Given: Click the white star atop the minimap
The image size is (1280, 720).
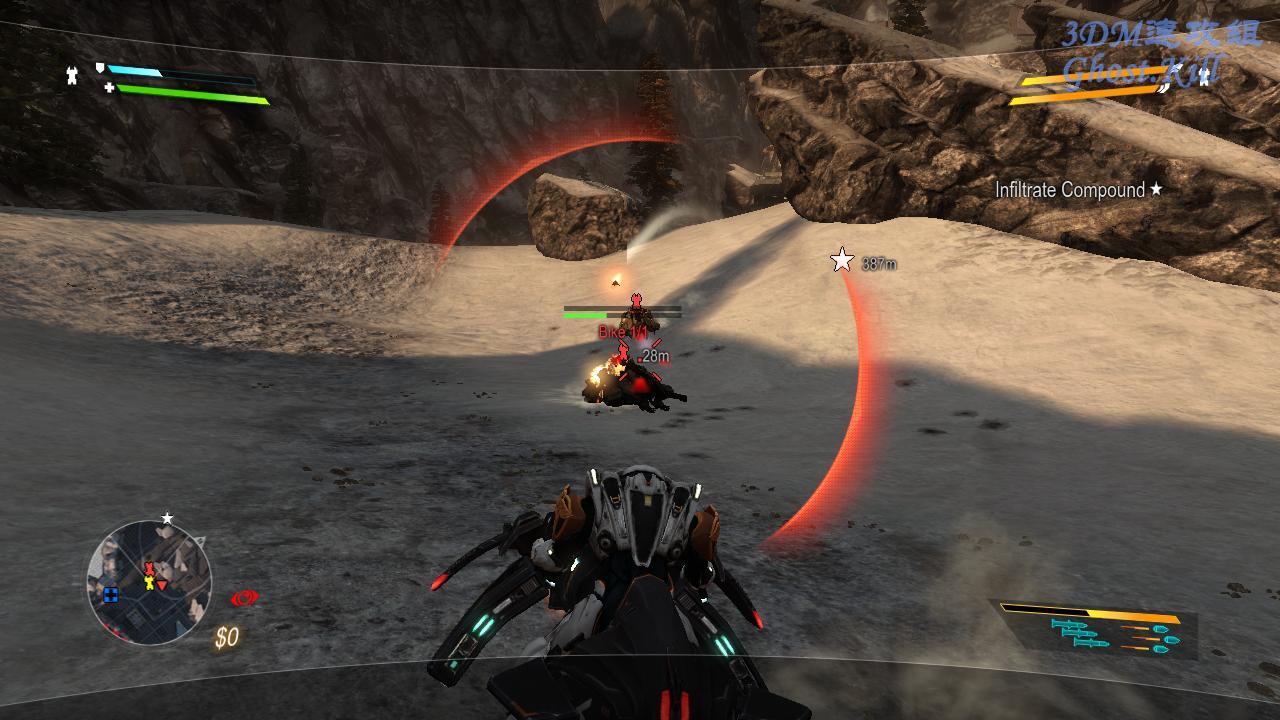Looking at the screenshot, I should pyautogui.click(x=167, y=518).
